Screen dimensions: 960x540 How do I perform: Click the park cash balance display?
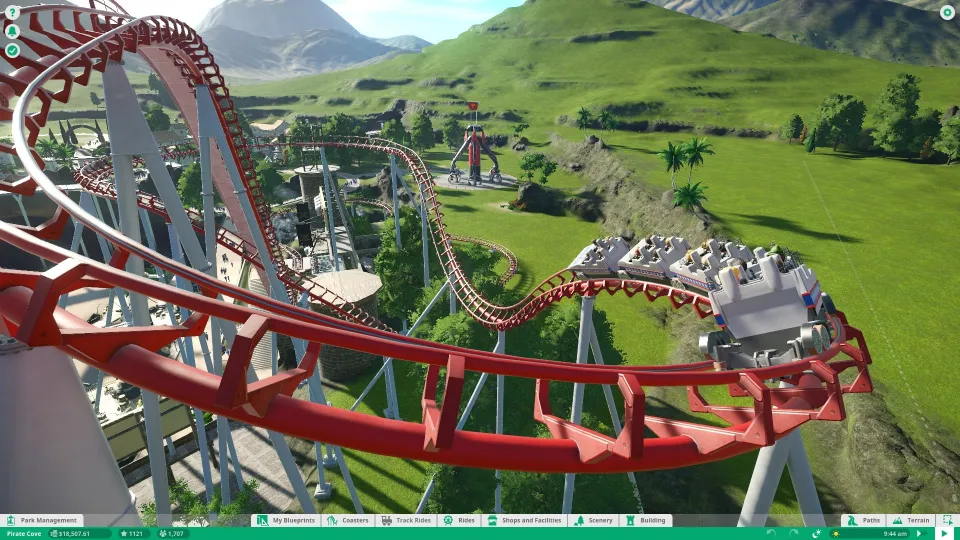tap(80, 534)
